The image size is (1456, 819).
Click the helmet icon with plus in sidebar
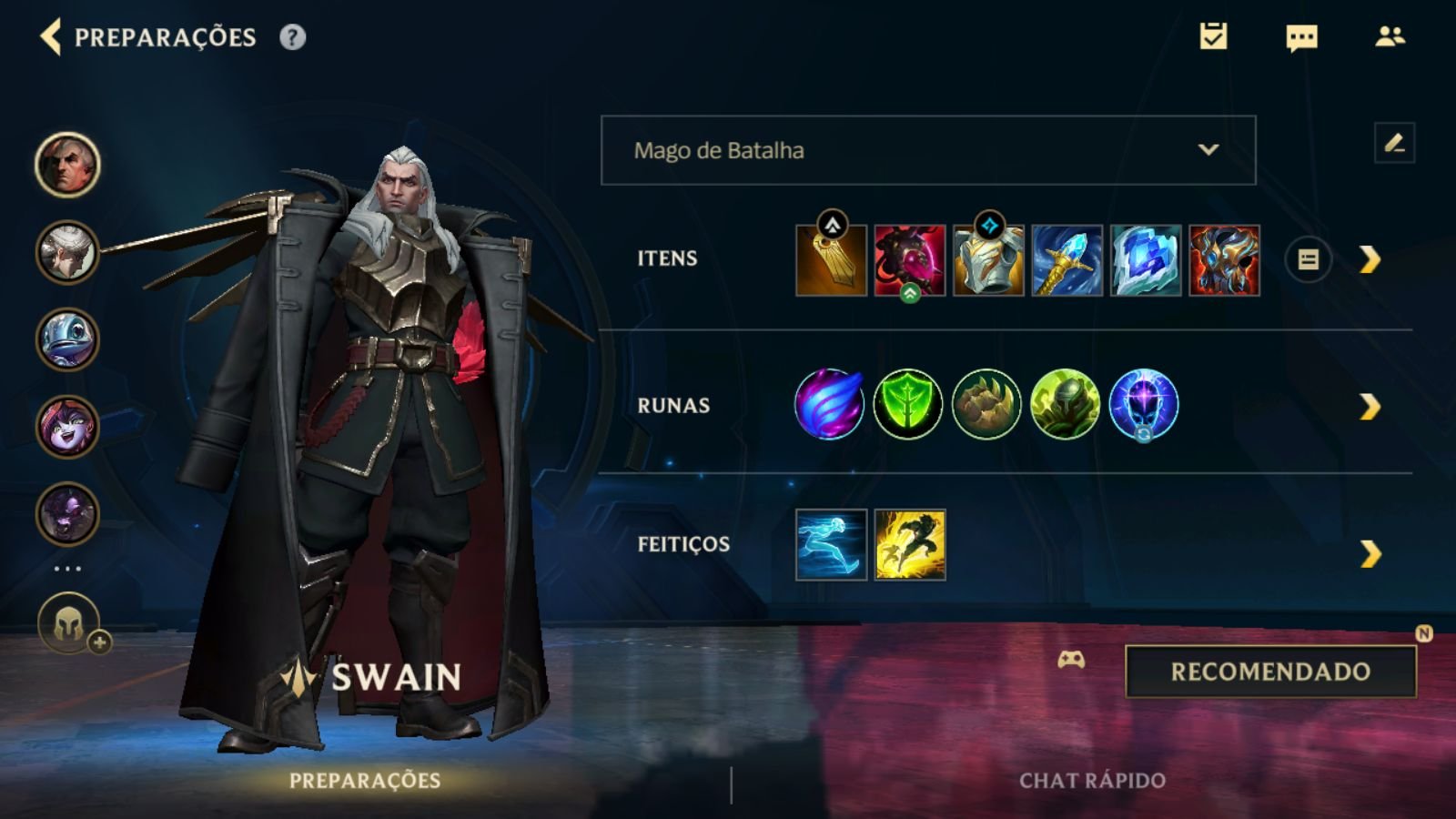point(67,622)
